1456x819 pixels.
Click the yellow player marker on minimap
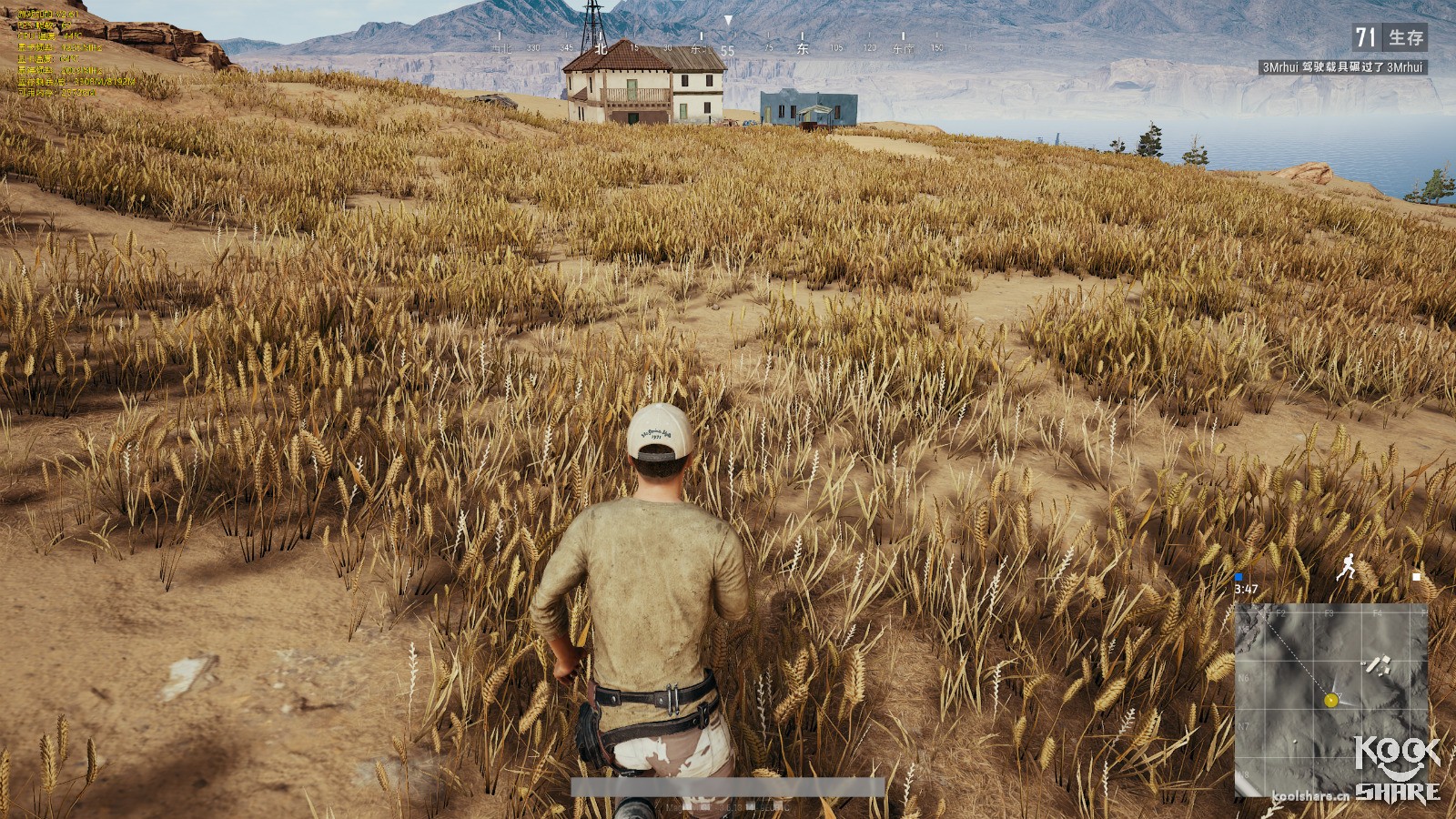(x=1331, y=700)
